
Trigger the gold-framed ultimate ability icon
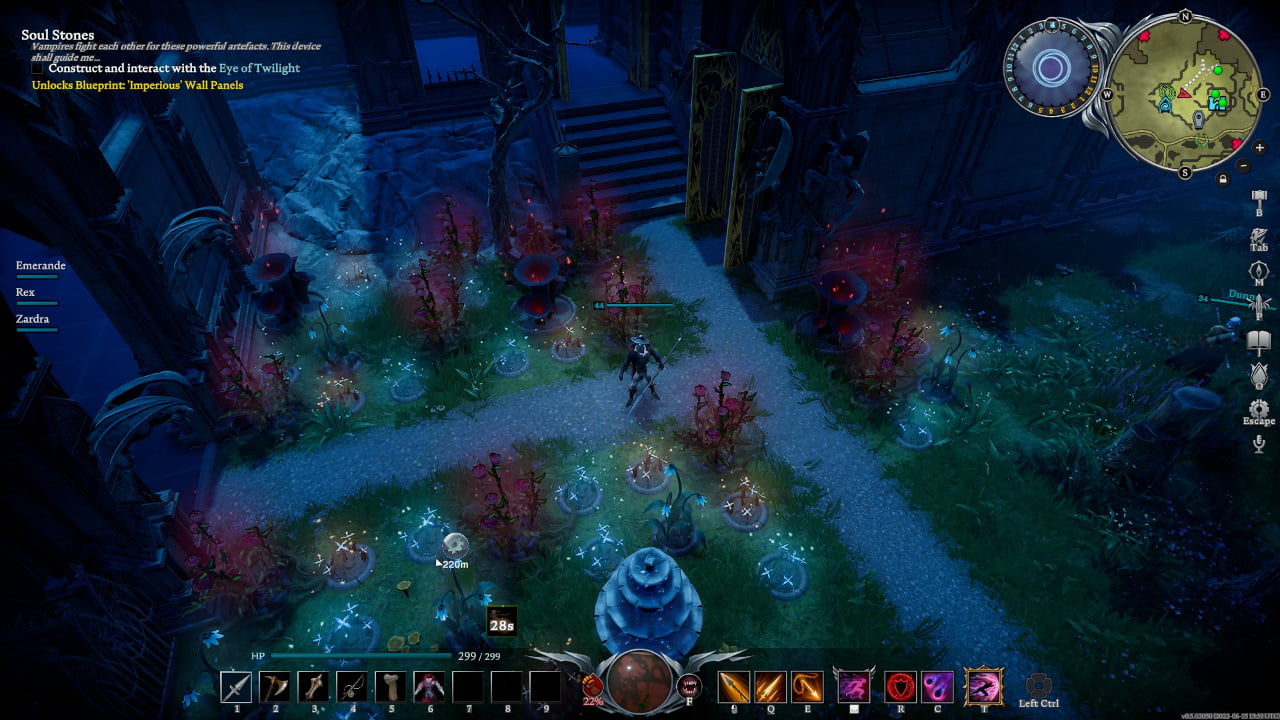(983, 686)
